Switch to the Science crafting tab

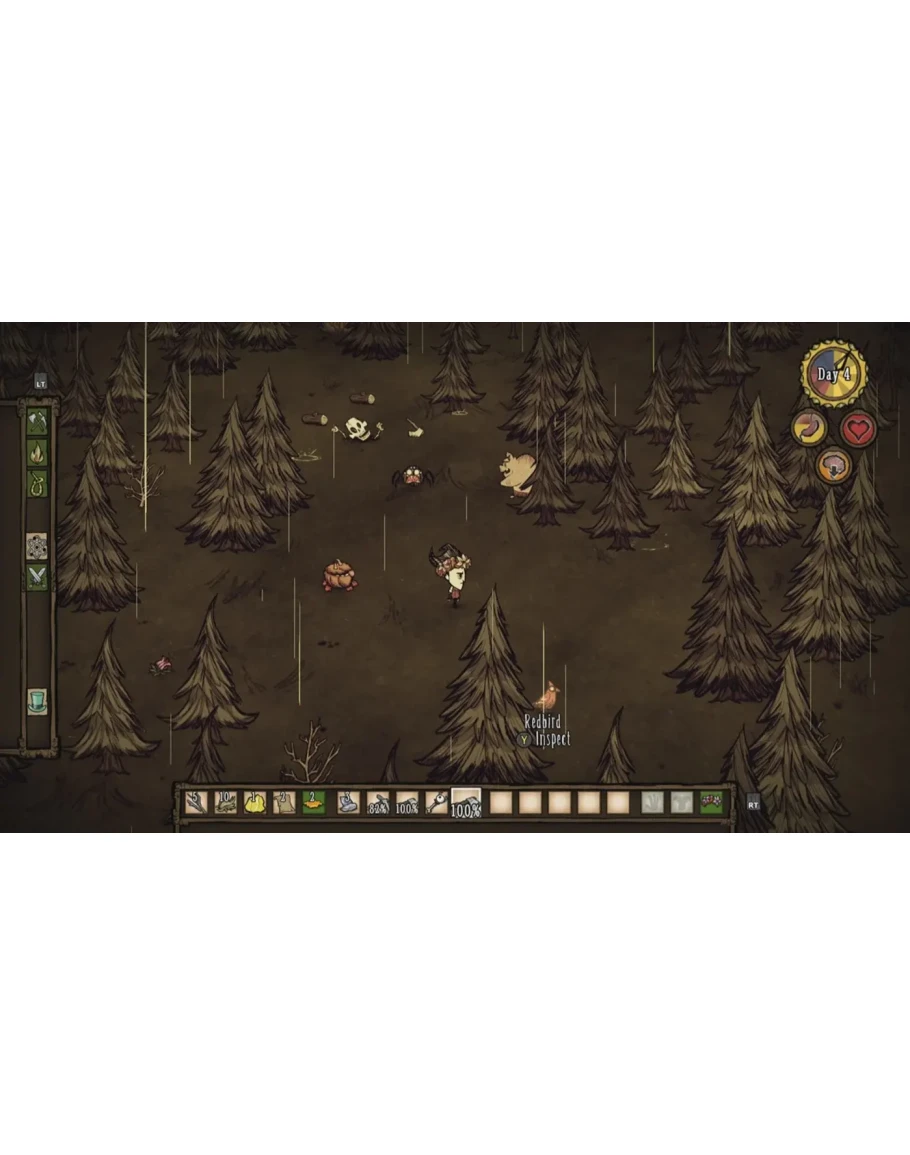click(37, 546)
